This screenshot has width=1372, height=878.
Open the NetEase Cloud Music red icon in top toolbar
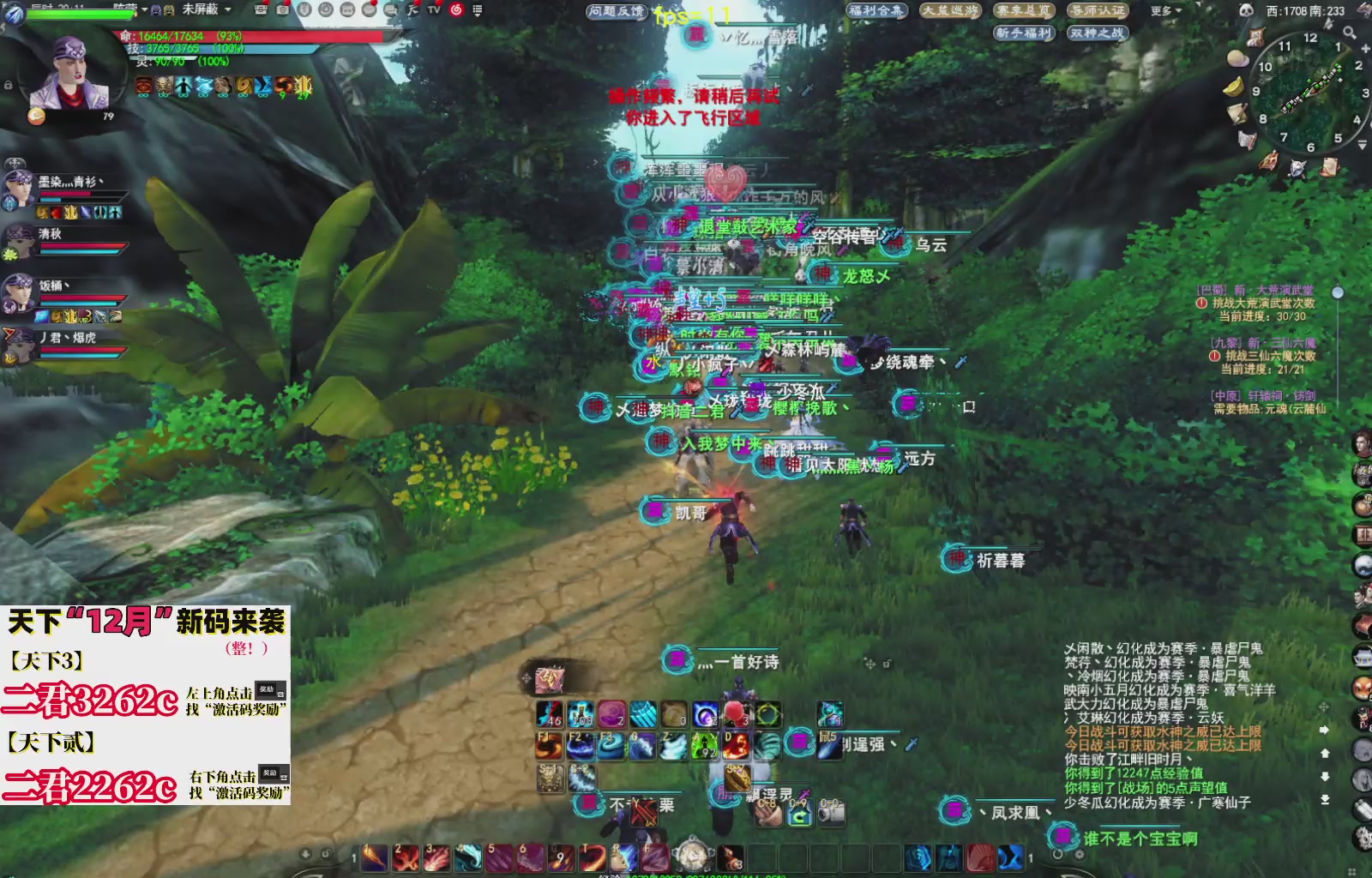pos(456,11)
